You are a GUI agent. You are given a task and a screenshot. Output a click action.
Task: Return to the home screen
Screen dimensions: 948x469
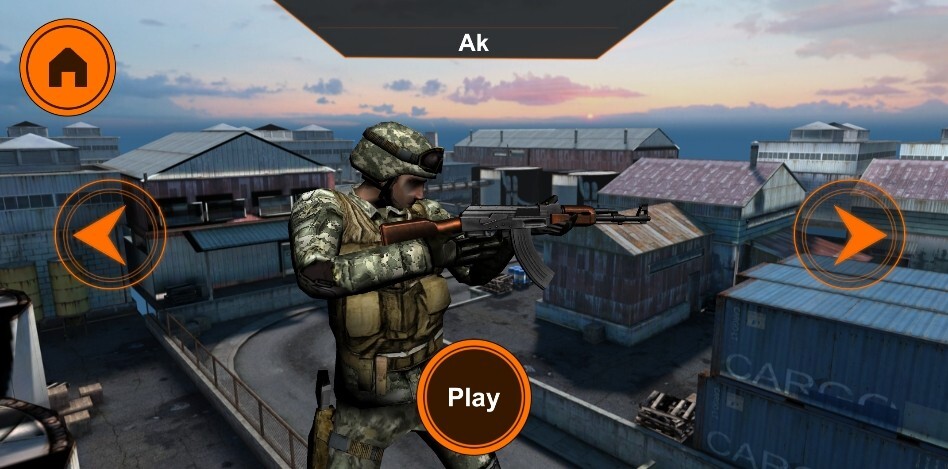point(68,67)
